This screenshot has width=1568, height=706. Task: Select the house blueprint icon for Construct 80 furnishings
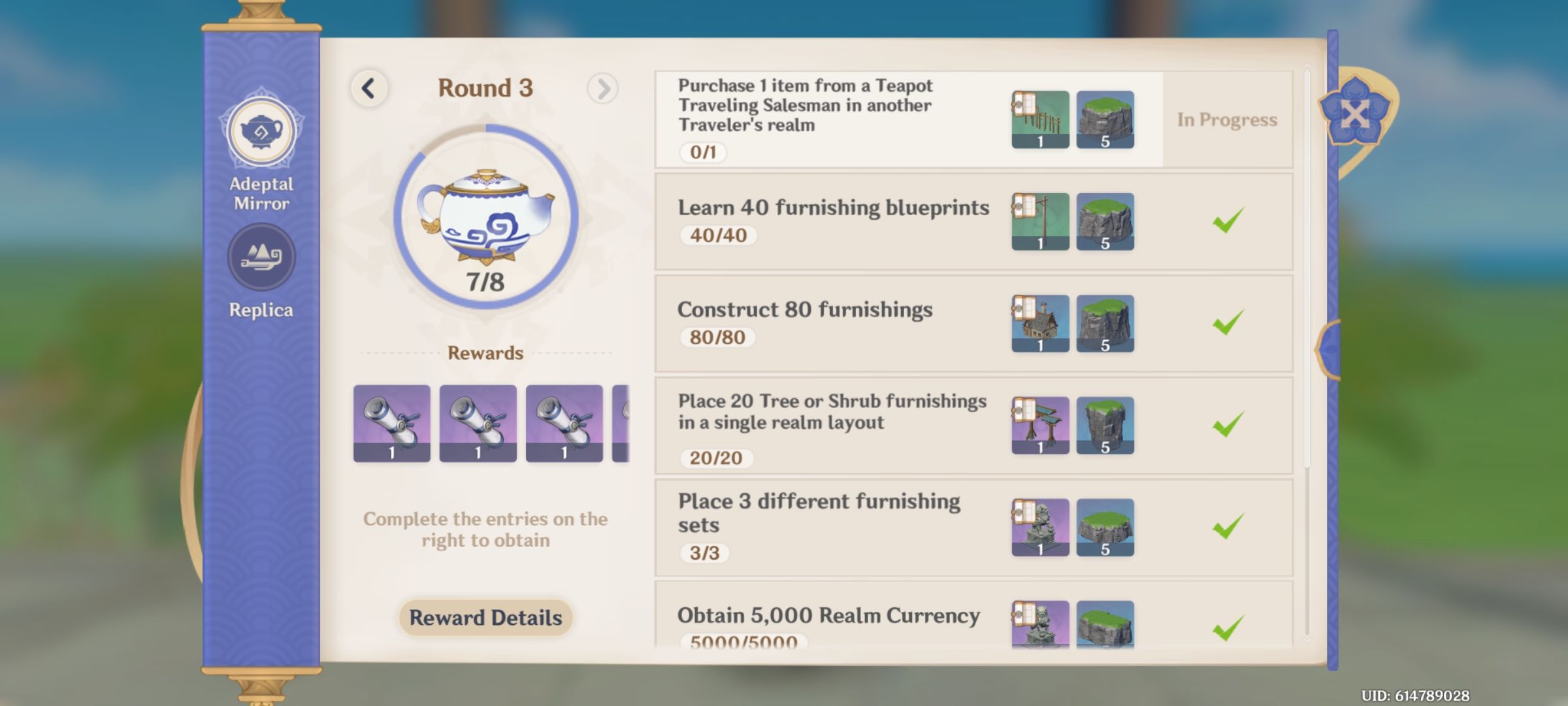coord(1040,323)
